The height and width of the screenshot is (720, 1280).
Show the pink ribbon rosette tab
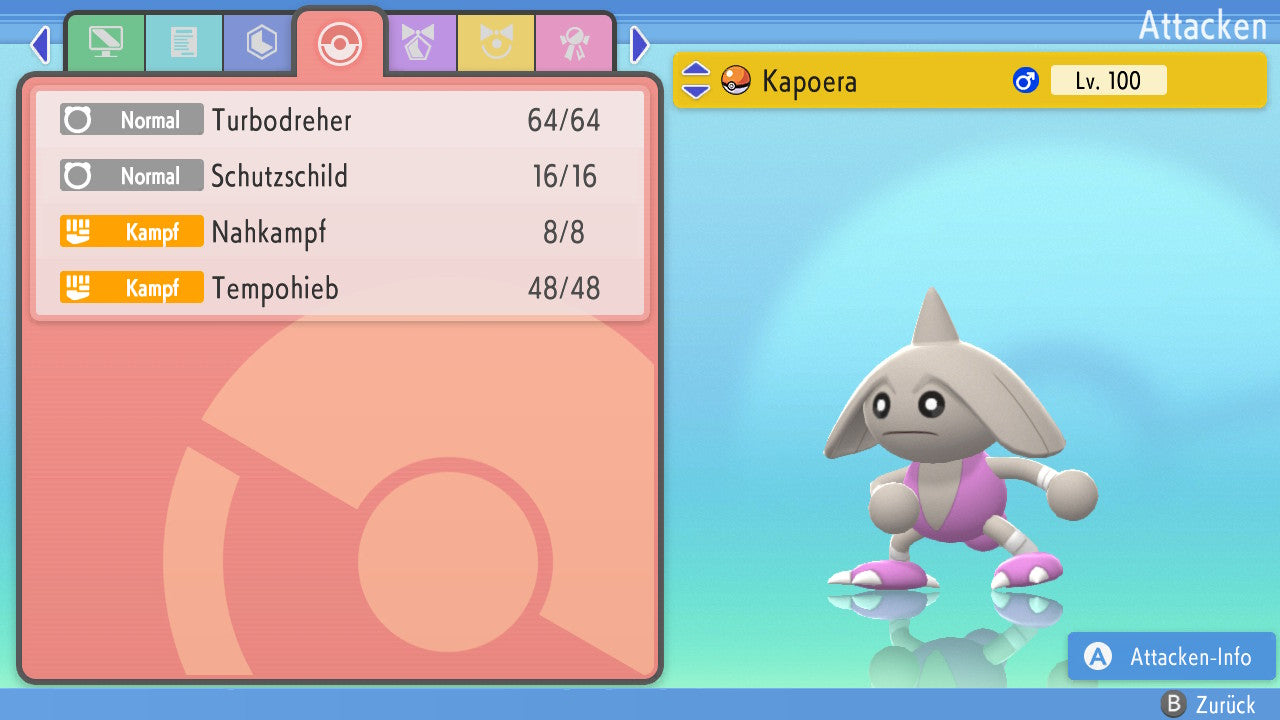point(574,43)
